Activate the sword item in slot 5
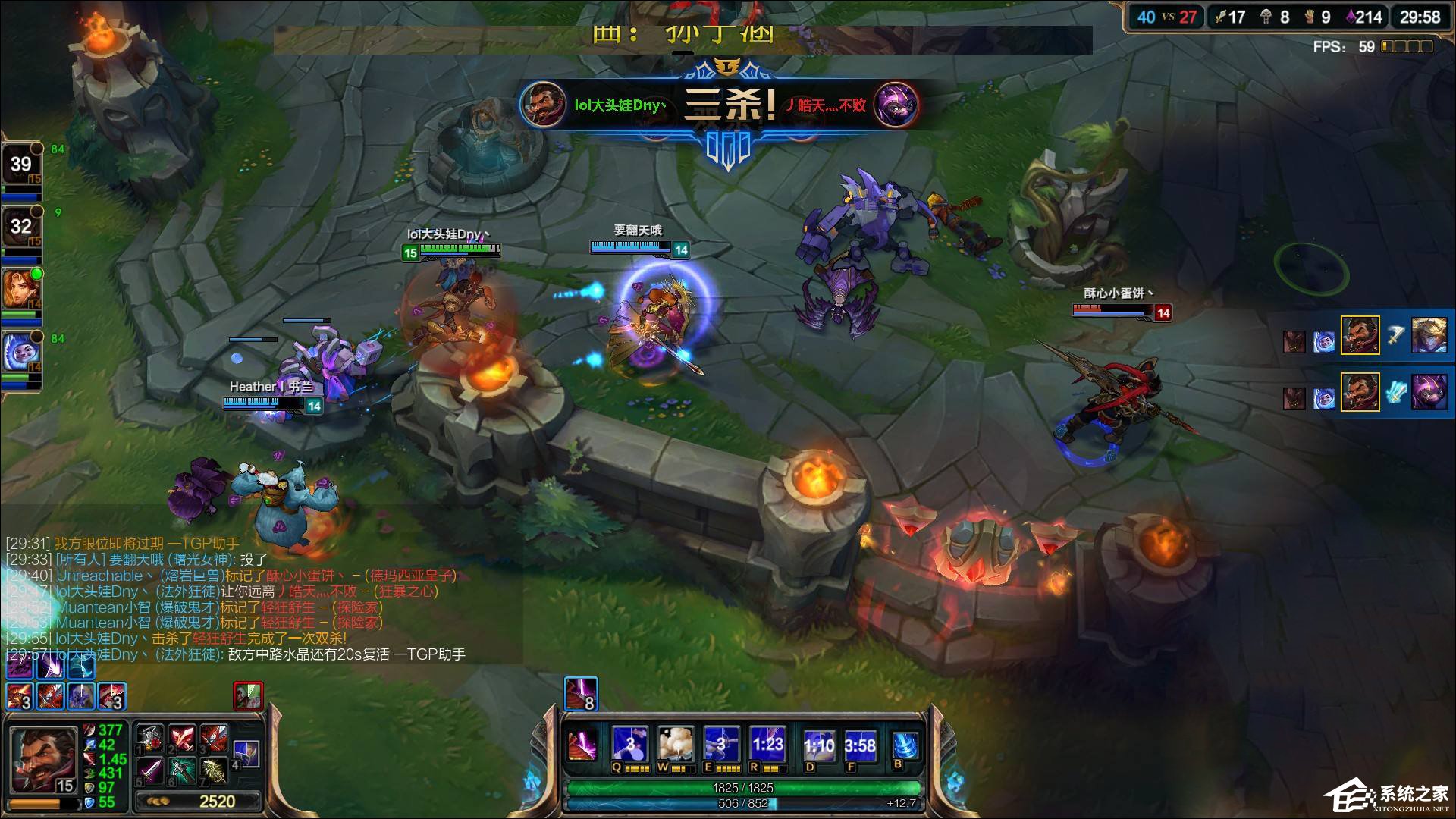This screenshot has height=819, width=1456. (150, 771)
